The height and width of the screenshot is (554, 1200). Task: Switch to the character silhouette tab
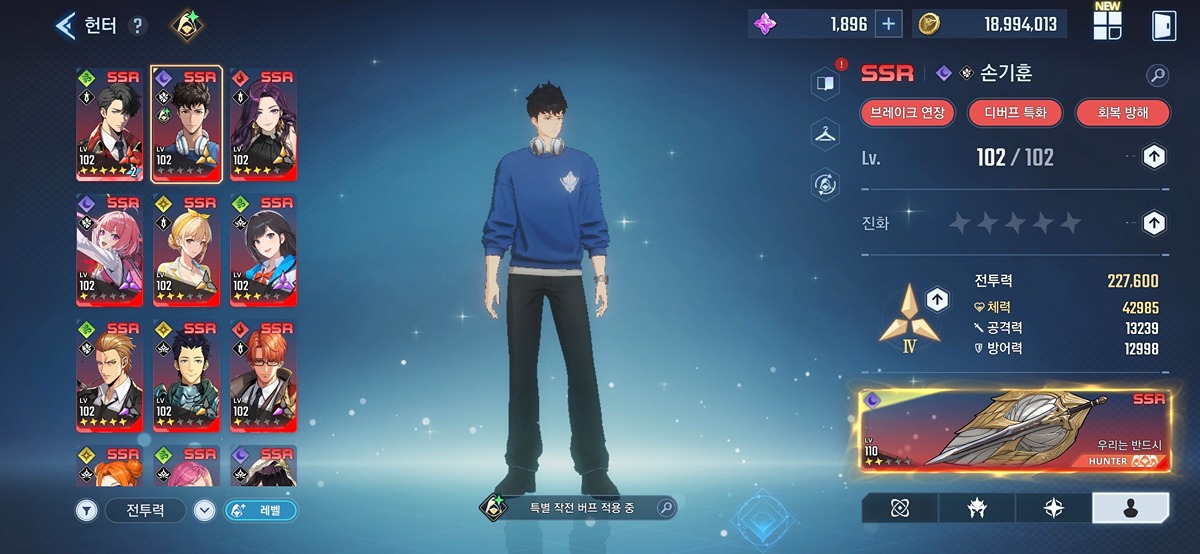point(1130,508)
